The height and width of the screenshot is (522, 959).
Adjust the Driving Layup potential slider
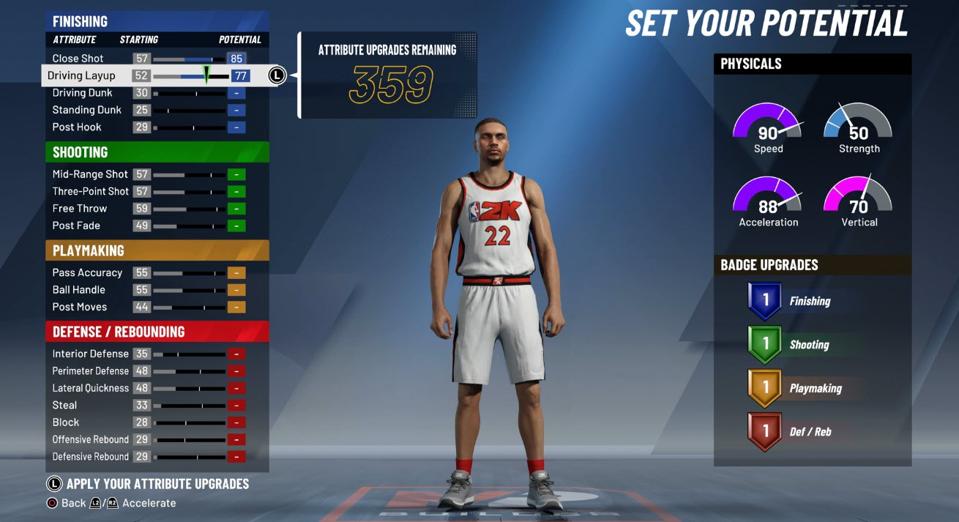205,76
